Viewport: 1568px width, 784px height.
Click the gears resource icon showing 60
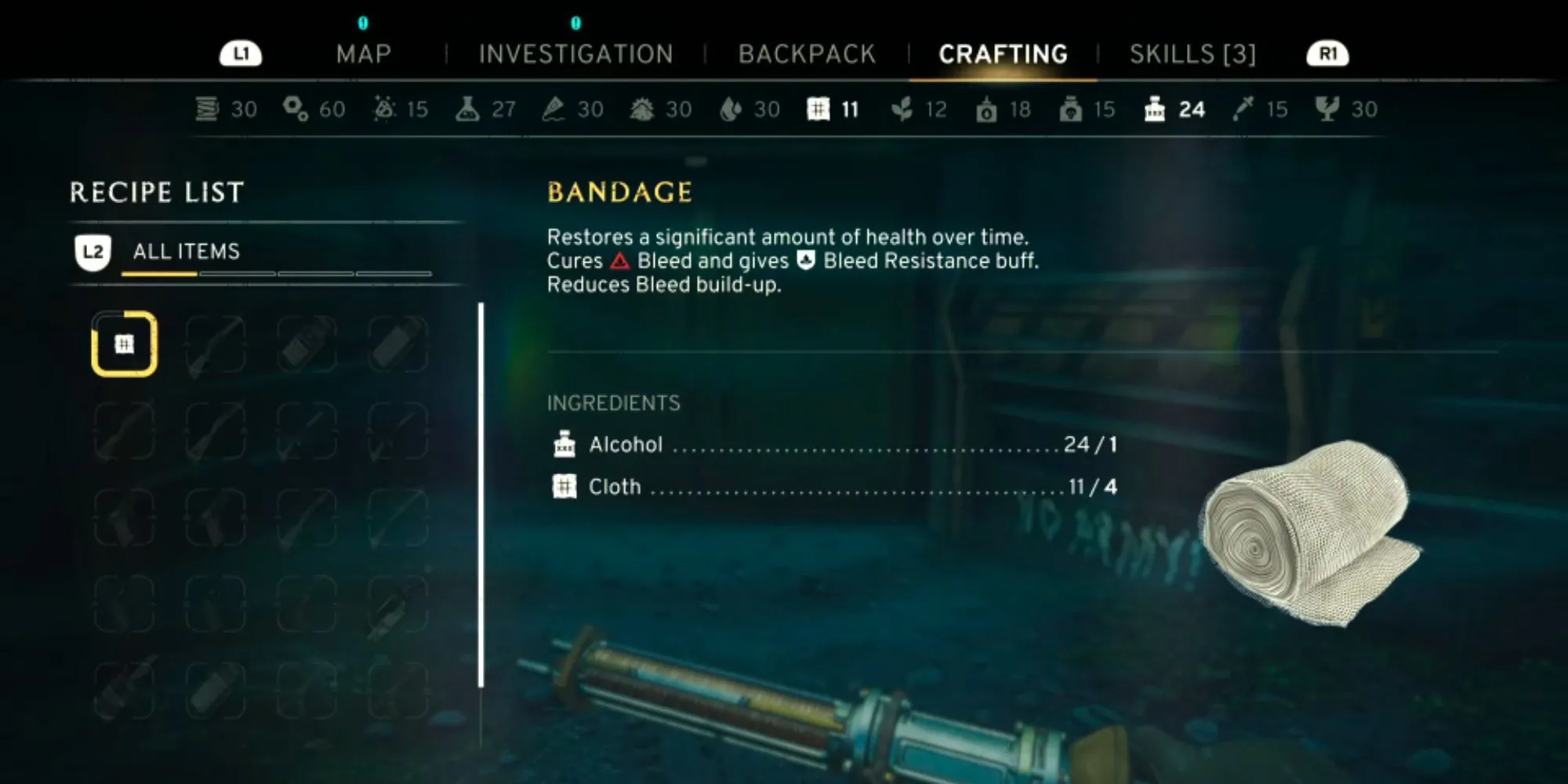(296, 109)
